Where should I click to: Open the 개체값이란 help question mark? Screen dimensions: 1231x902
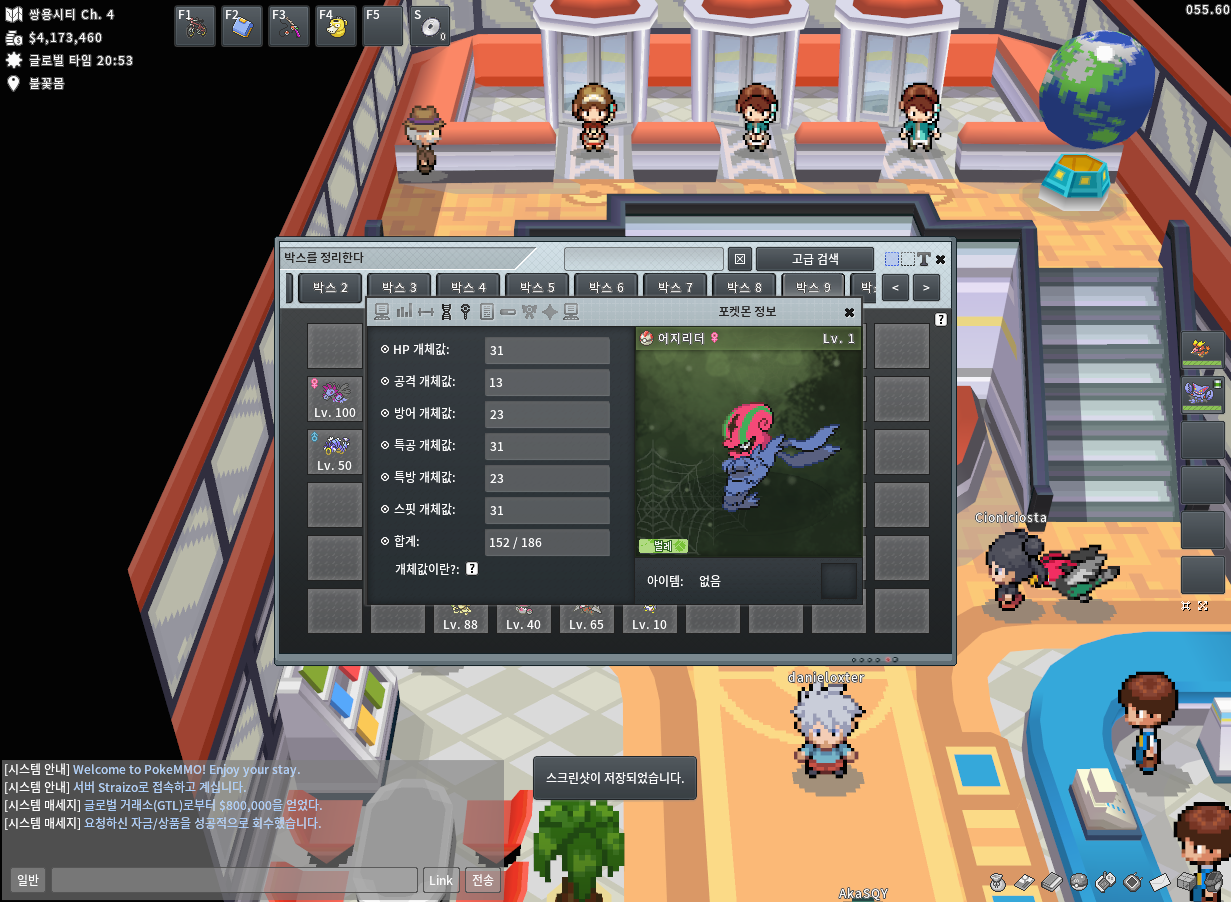click(472, 569)
